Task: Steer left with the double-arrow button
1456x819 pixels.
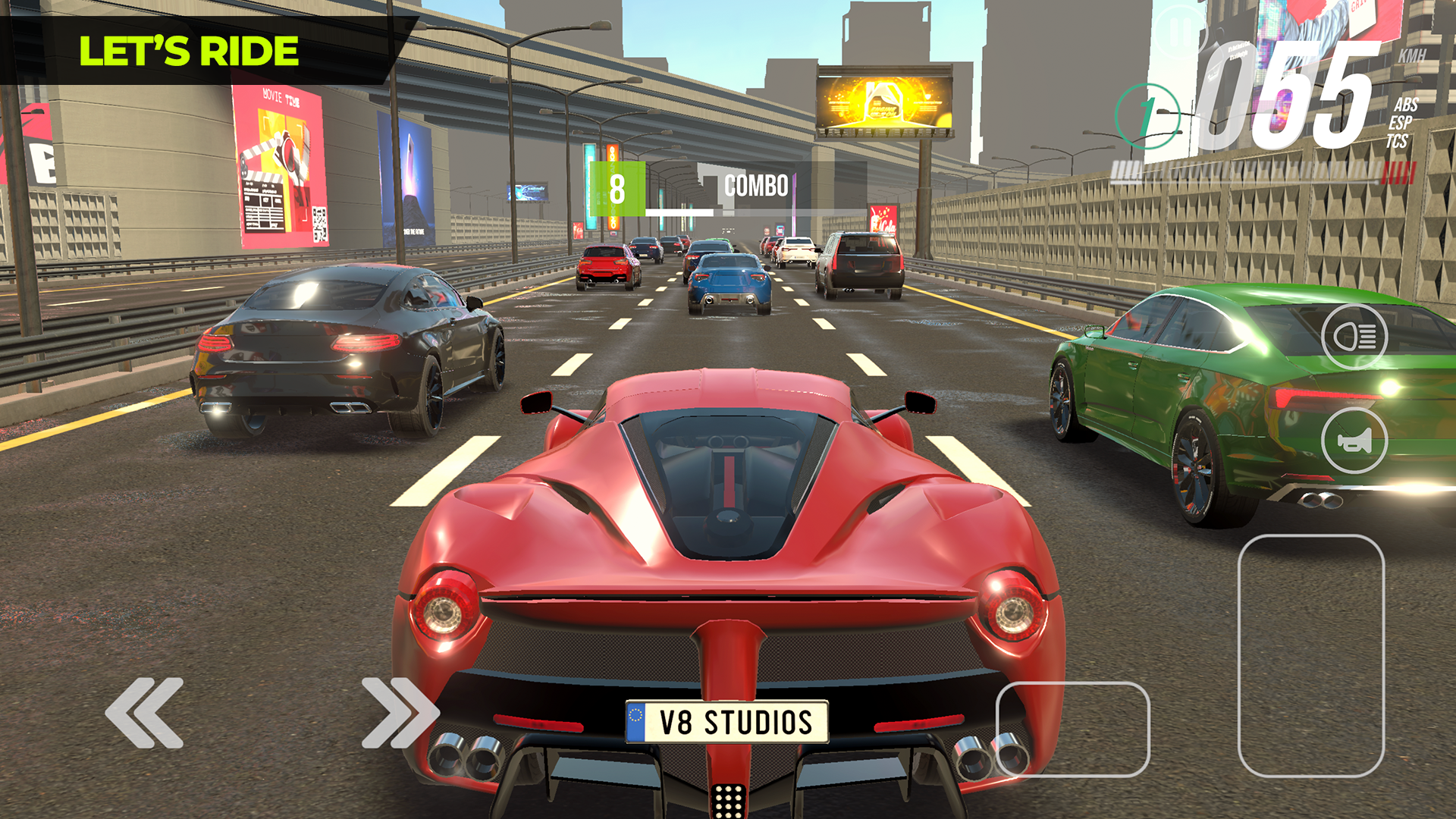Action: 144,713
